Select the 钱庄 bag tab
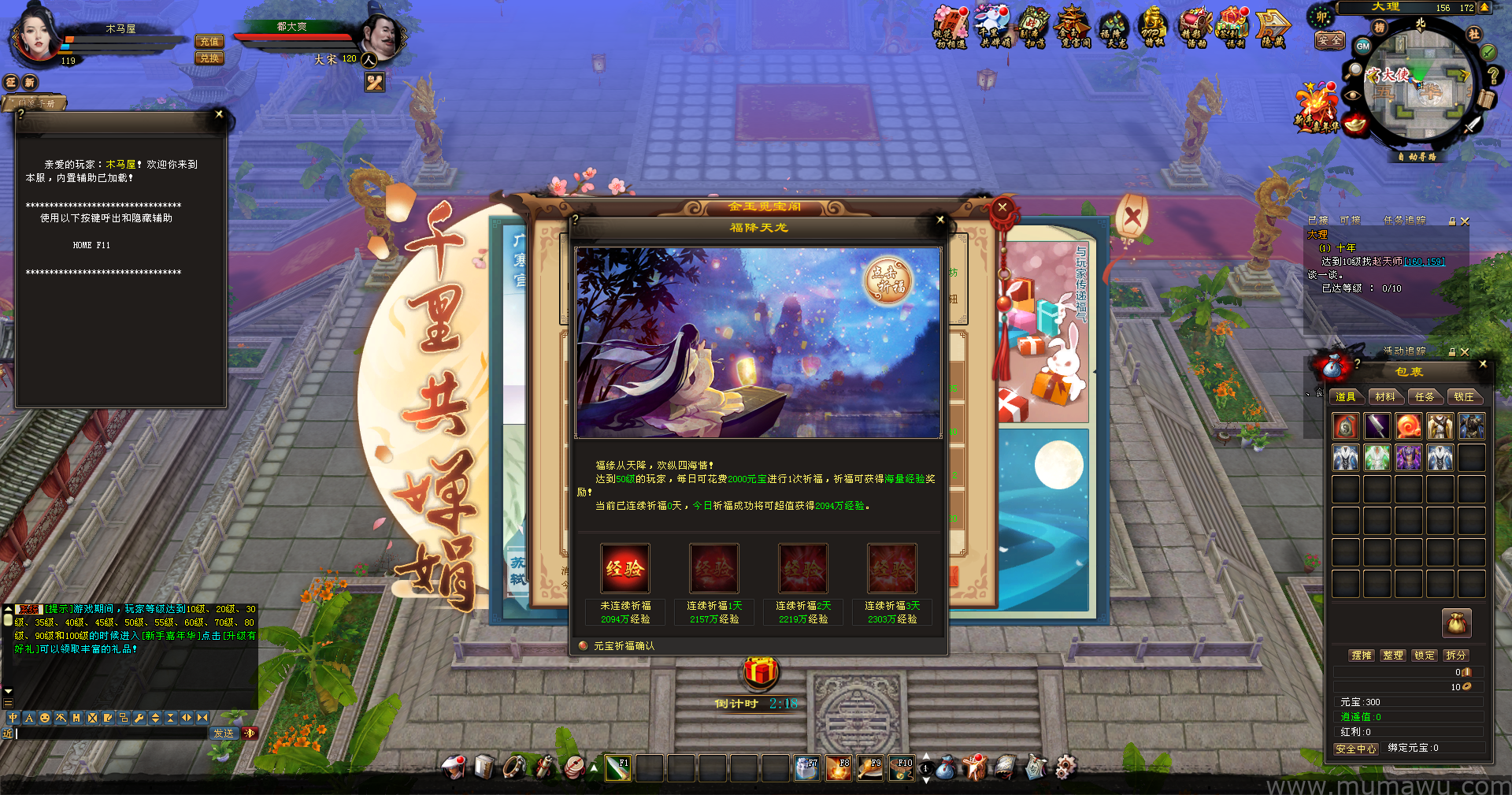1512x795 pixels. tap(1463, 397)
